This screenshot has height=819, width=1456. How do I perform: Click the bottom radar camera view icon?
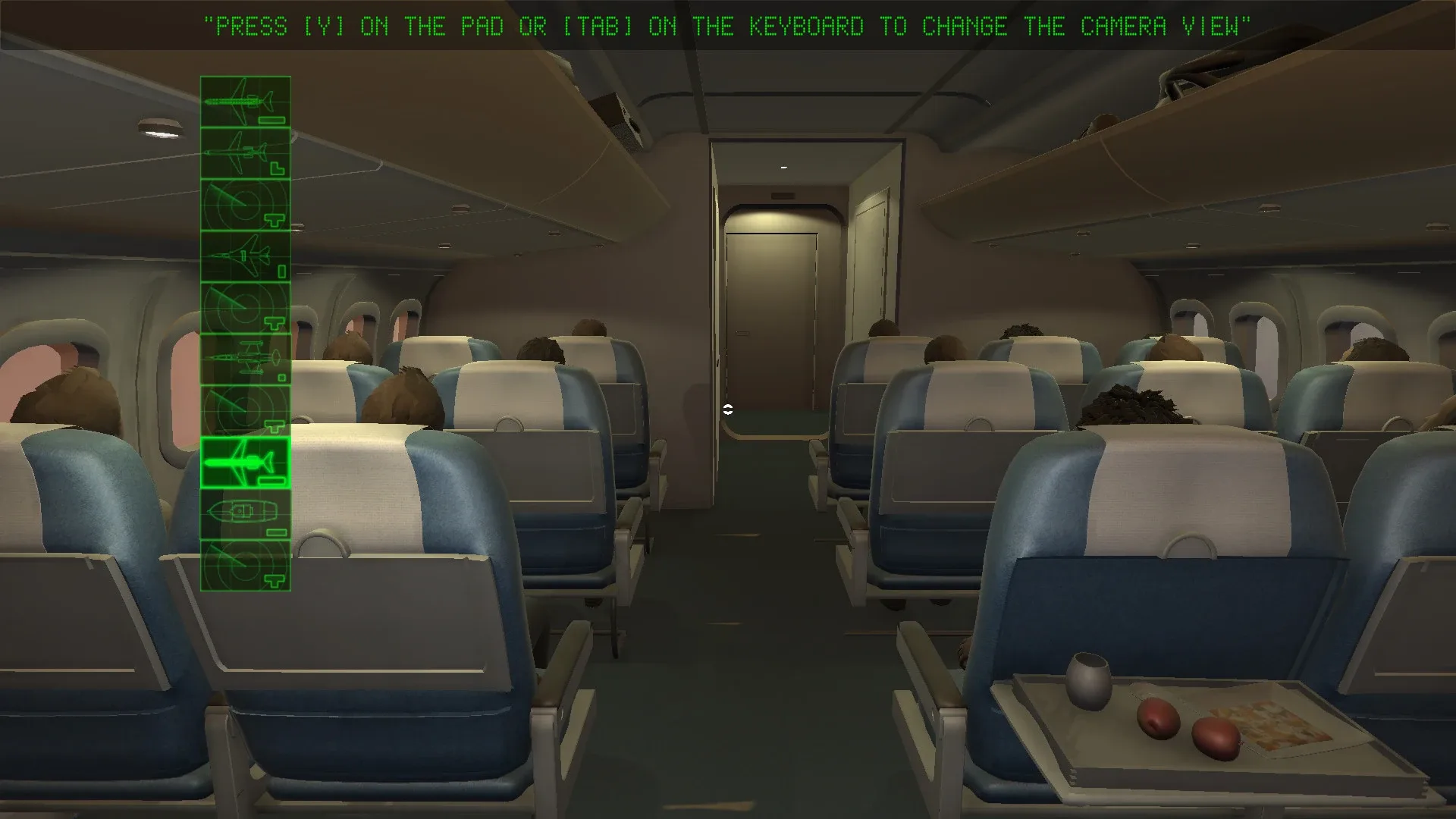[244, 565]
